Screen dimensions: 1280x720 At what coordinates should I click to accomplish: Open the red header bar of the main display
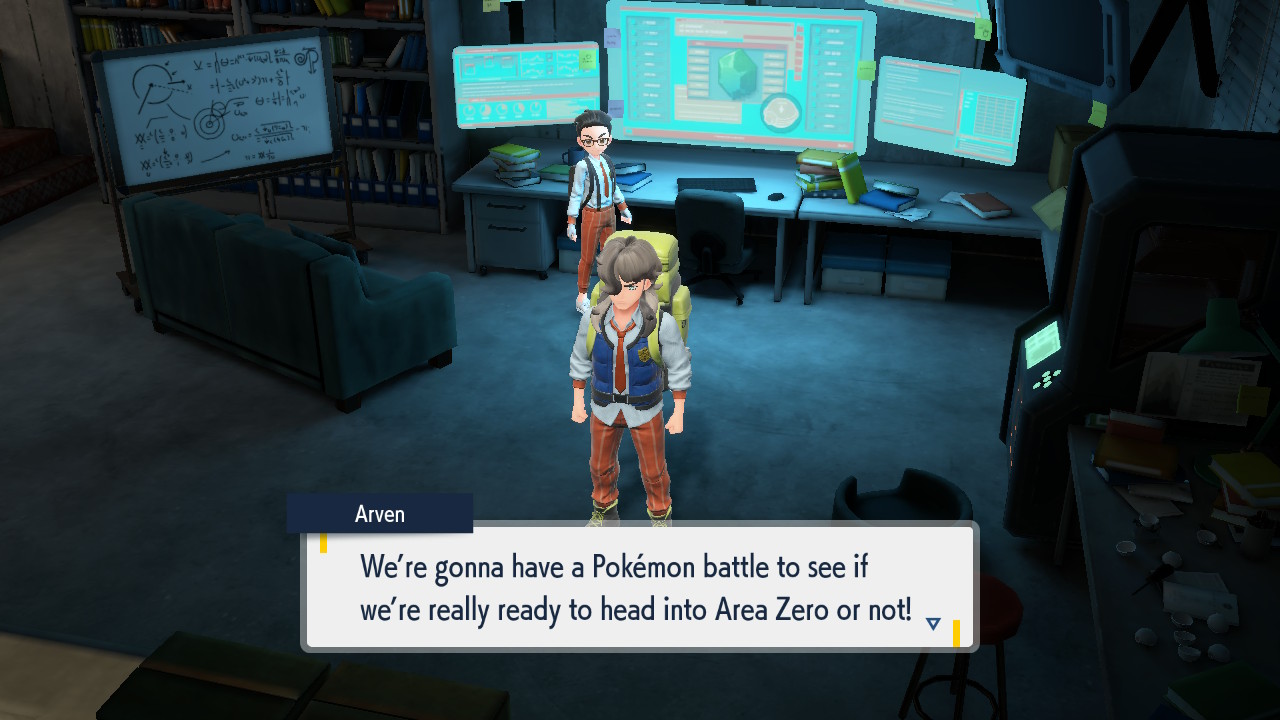click(x=725, y=20)
